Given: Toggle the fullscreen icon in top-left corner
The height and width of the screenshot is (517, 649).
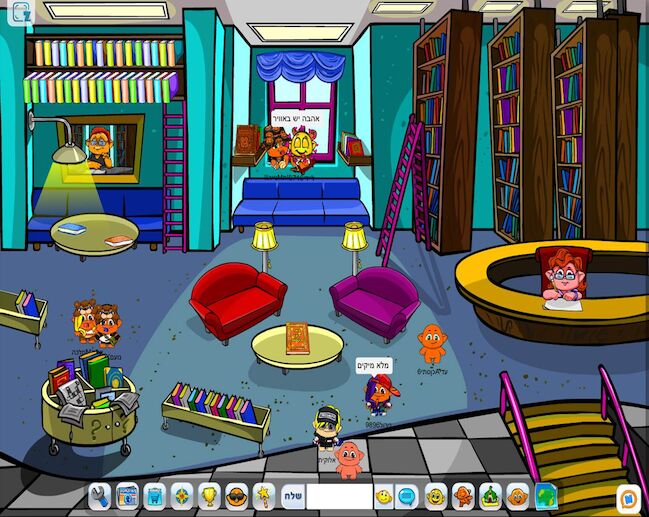Looking at the screenshot, I should click(x=21, y=12).
